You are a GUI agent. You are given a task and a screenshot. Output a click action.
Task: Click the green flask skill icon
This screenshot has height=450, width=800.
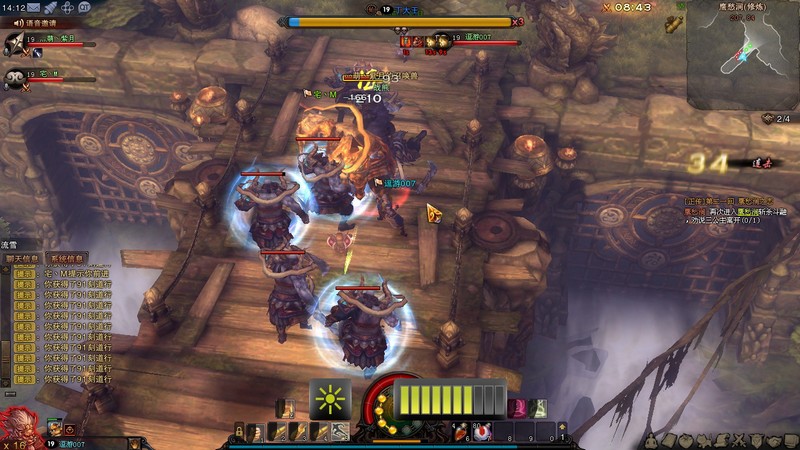pyautogui.click(x=539, y=408)
